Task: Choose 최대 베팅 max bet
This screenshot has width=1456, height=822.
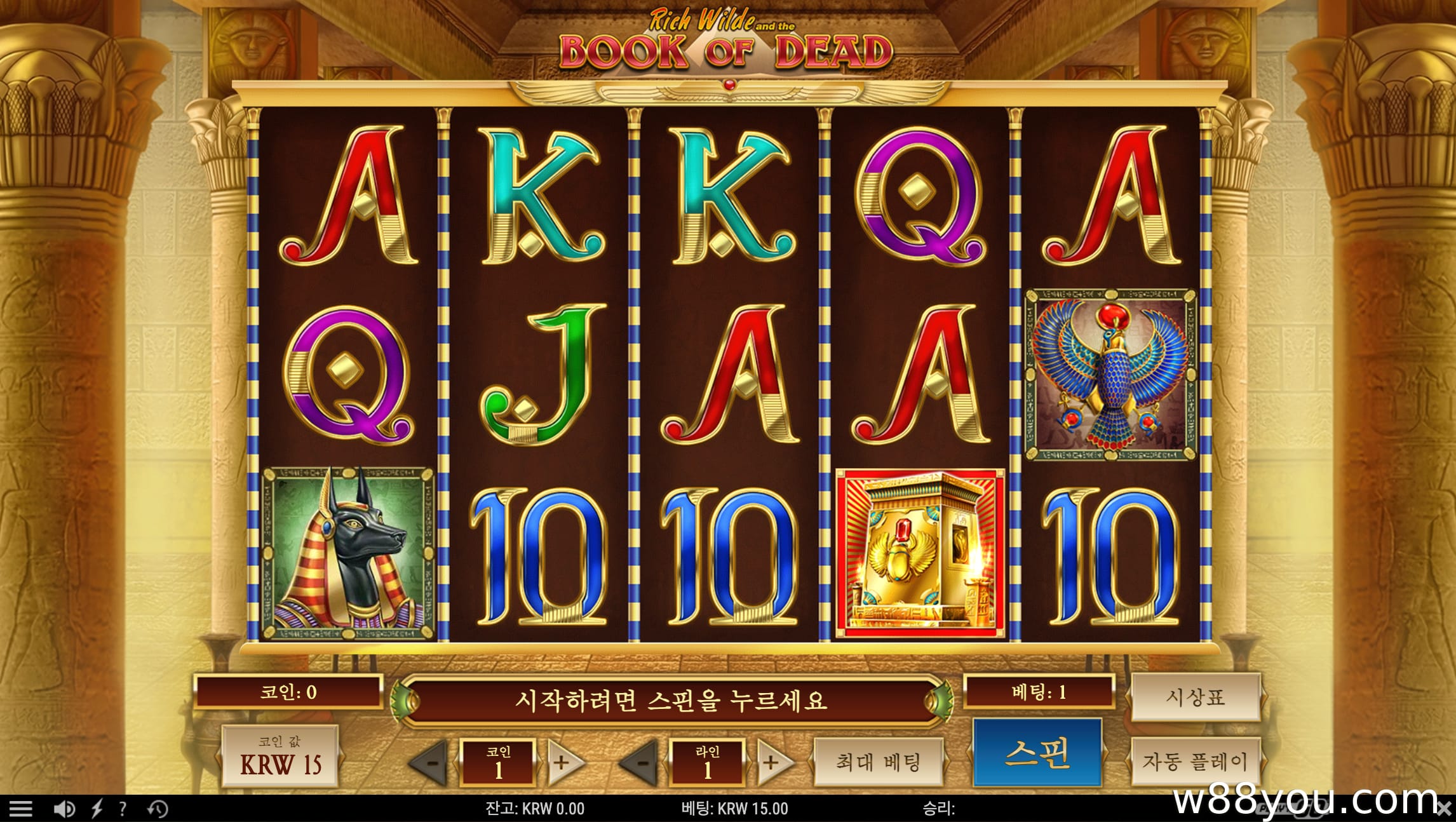Action: pos(878,762)
